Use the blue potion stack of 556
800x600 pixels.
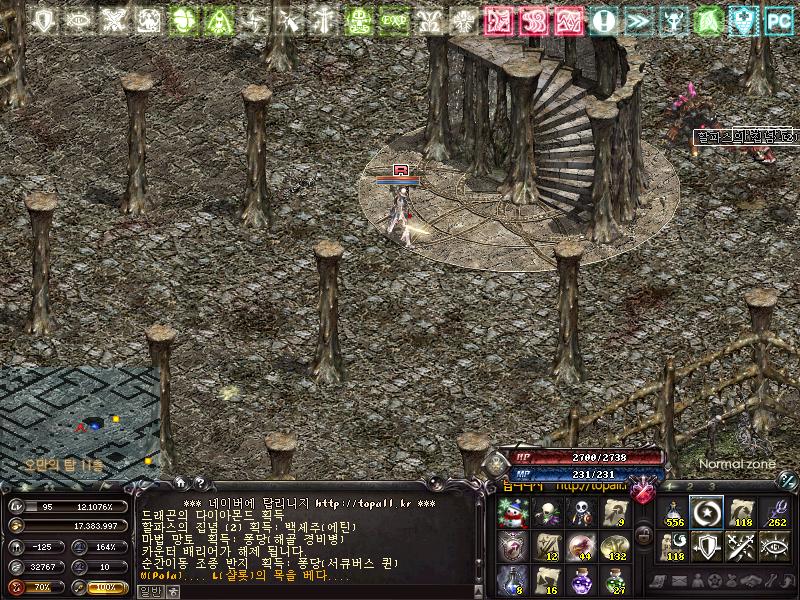tap(675, 514)
